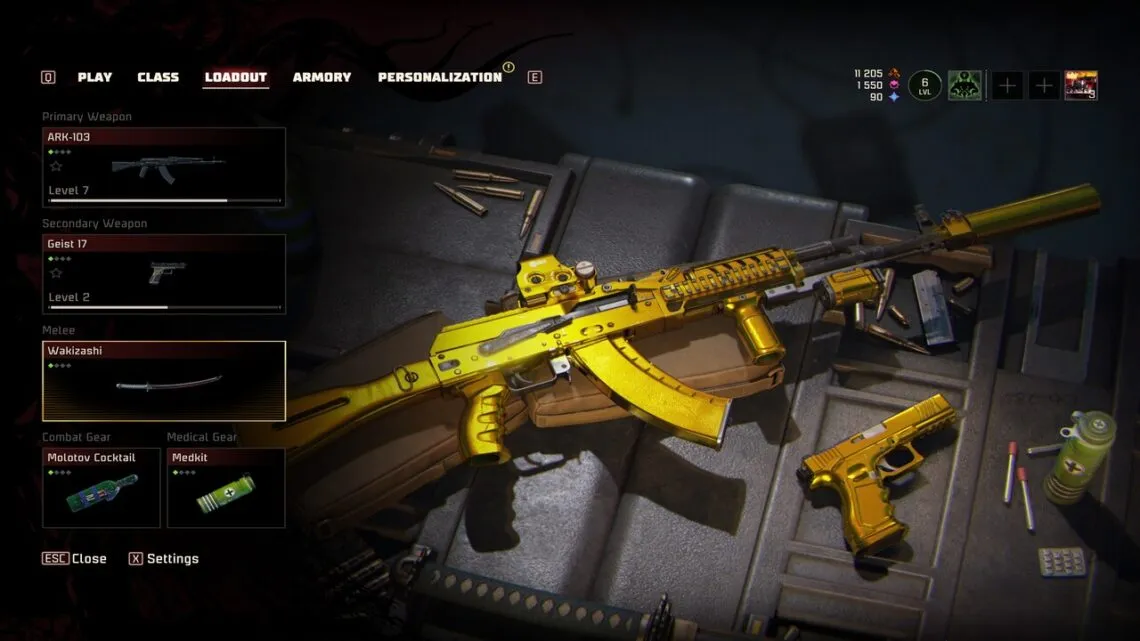Screen dimensions: 1140x641
Task: Switch to the Play tab
Action: pos(95,77)
